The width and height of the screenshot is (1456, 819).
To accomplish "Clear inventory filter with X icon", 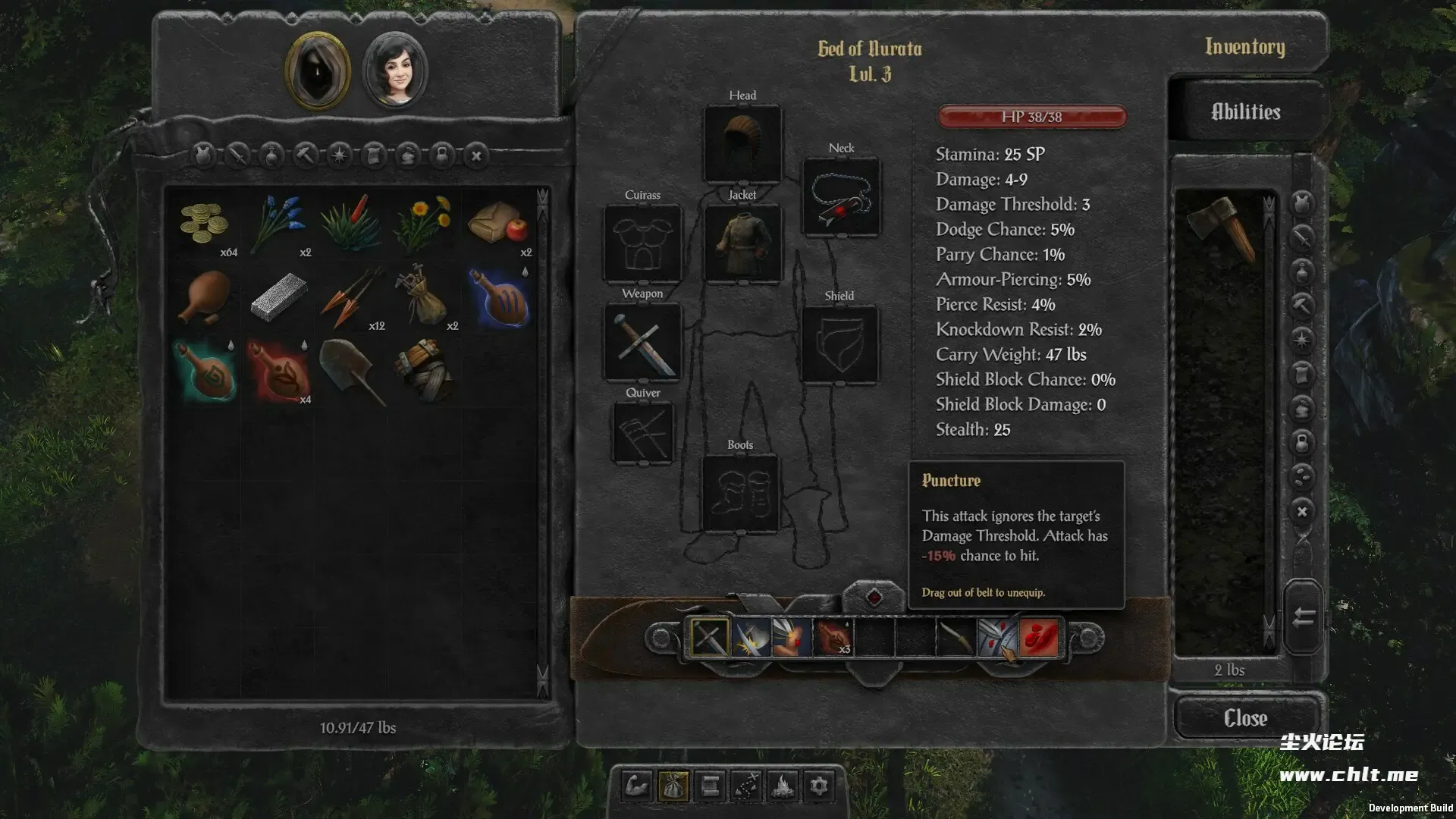I will (476, 156).
